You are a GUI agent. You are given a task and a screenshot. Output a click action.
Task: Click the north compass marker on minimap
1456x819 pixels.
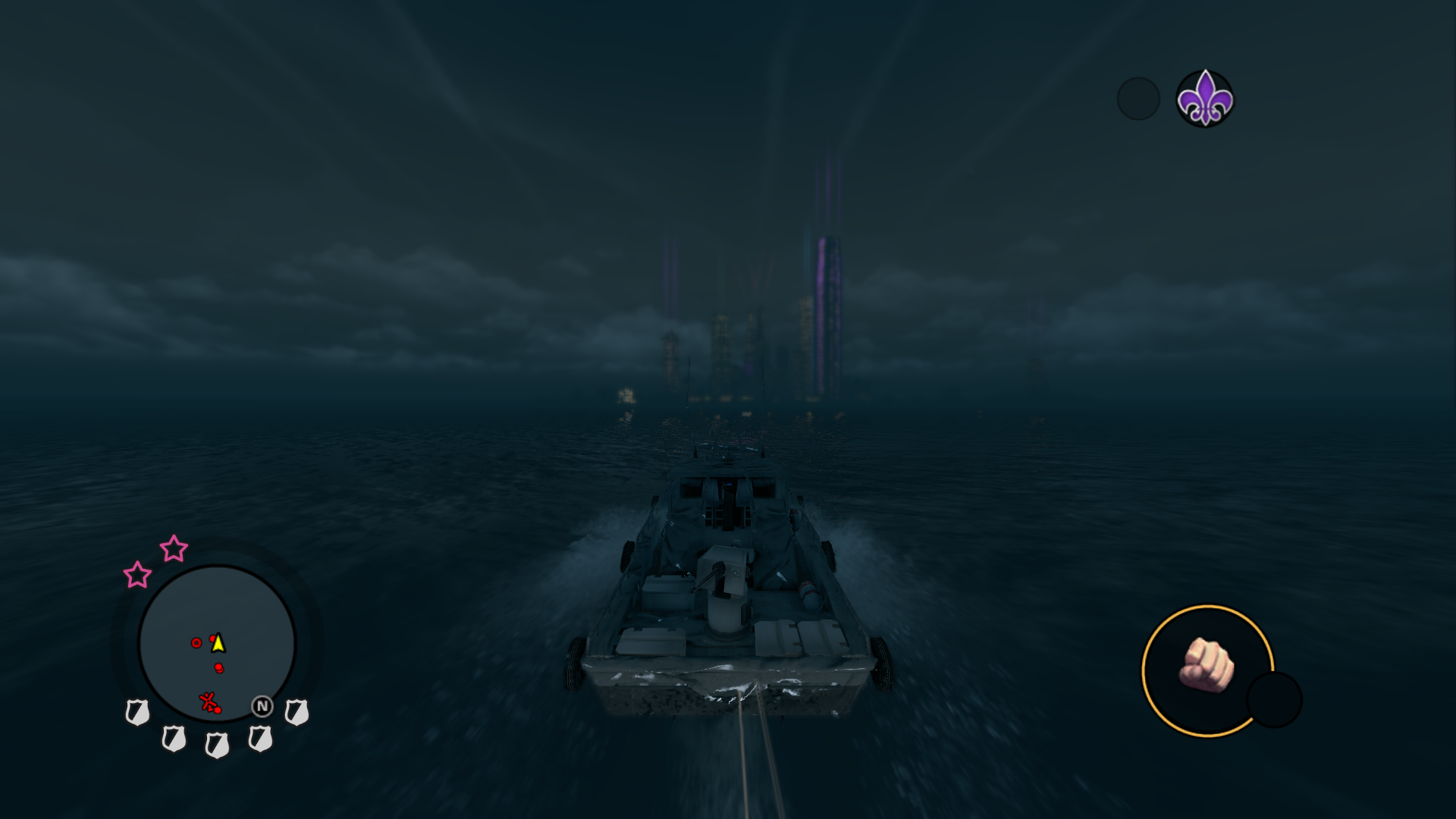[x=262, y=706]
